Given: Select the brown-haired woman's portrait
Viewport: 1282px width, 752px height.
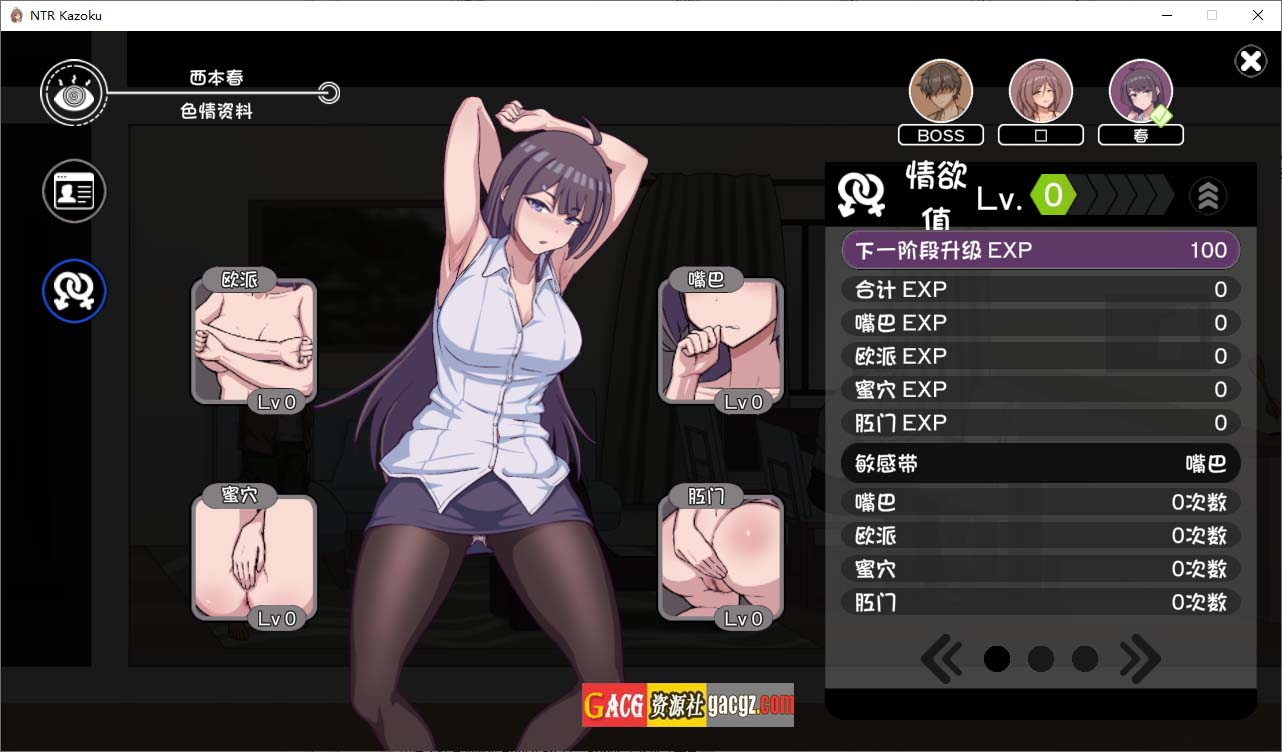Looking at the screenshot, I should point(1041,92).
